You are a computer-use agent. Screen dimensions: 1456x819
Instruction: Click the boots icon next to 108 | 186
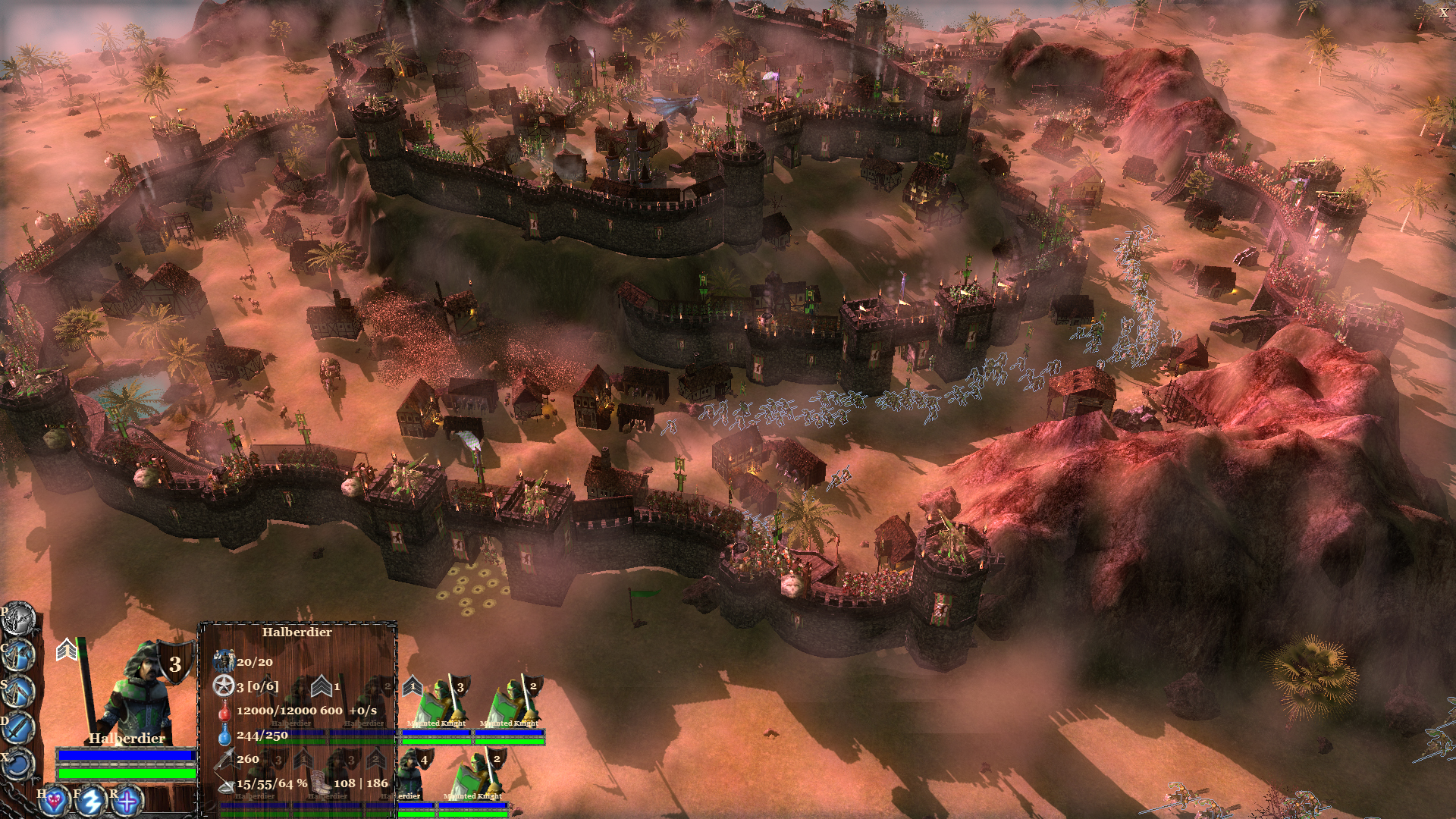(x=320, y=783)
